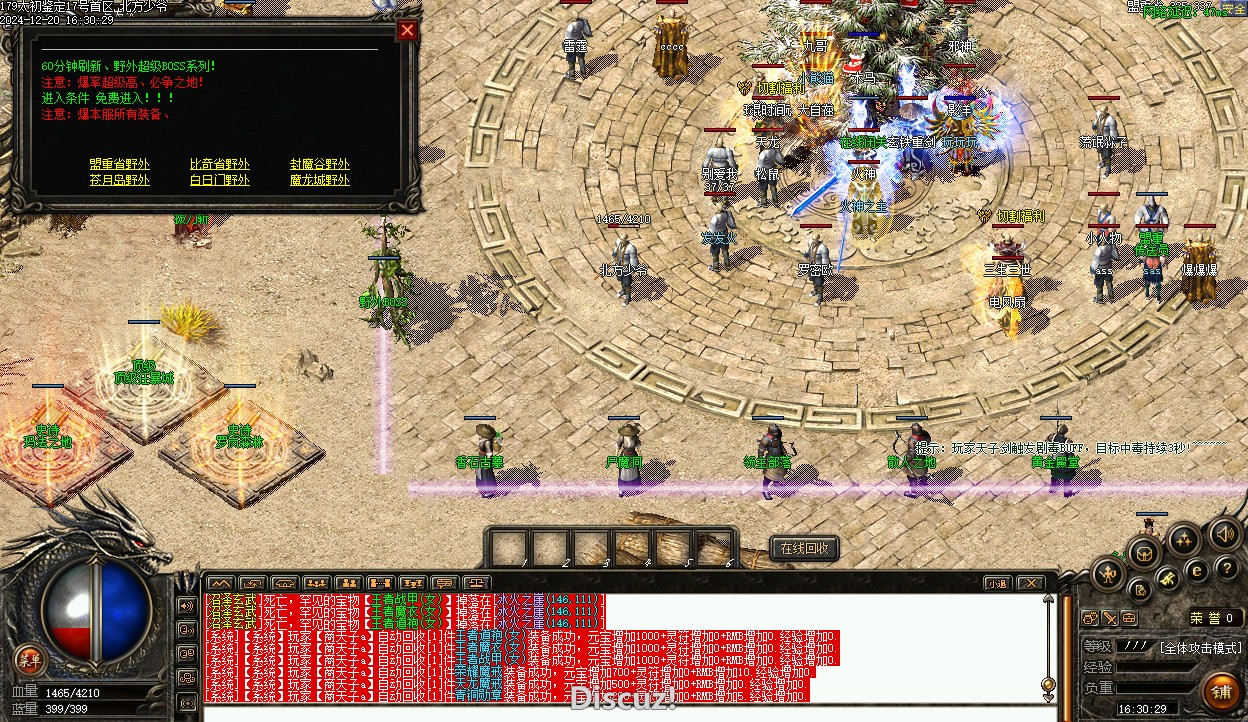
Task: Click the round "e" icon button
Action: pos(1196,571)
